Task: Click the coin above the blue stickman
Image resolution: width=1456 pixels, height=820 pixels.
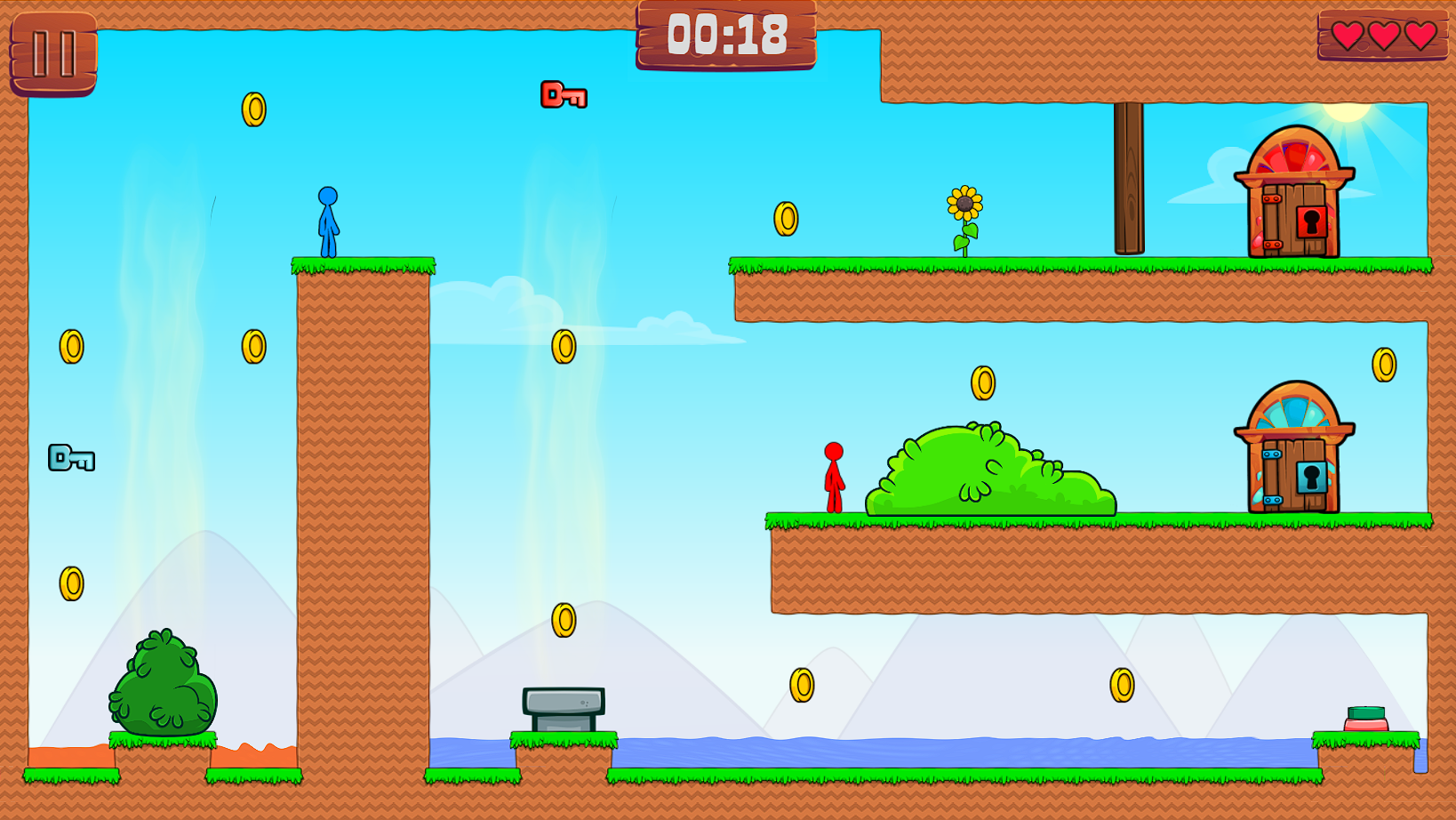Action: click(x=253, y=109)
